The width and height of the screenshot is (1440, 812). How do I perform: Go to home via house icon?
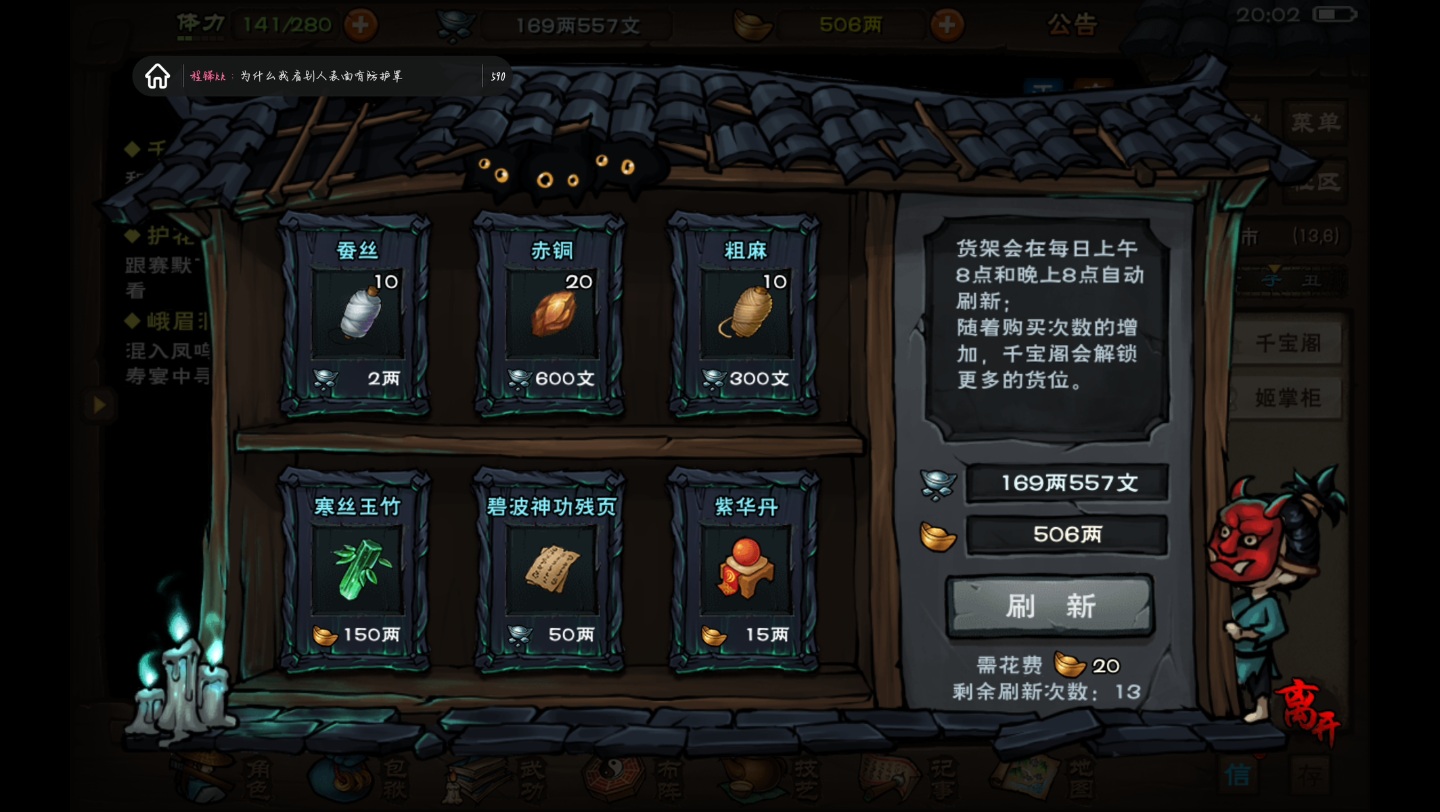click(158, 76)
